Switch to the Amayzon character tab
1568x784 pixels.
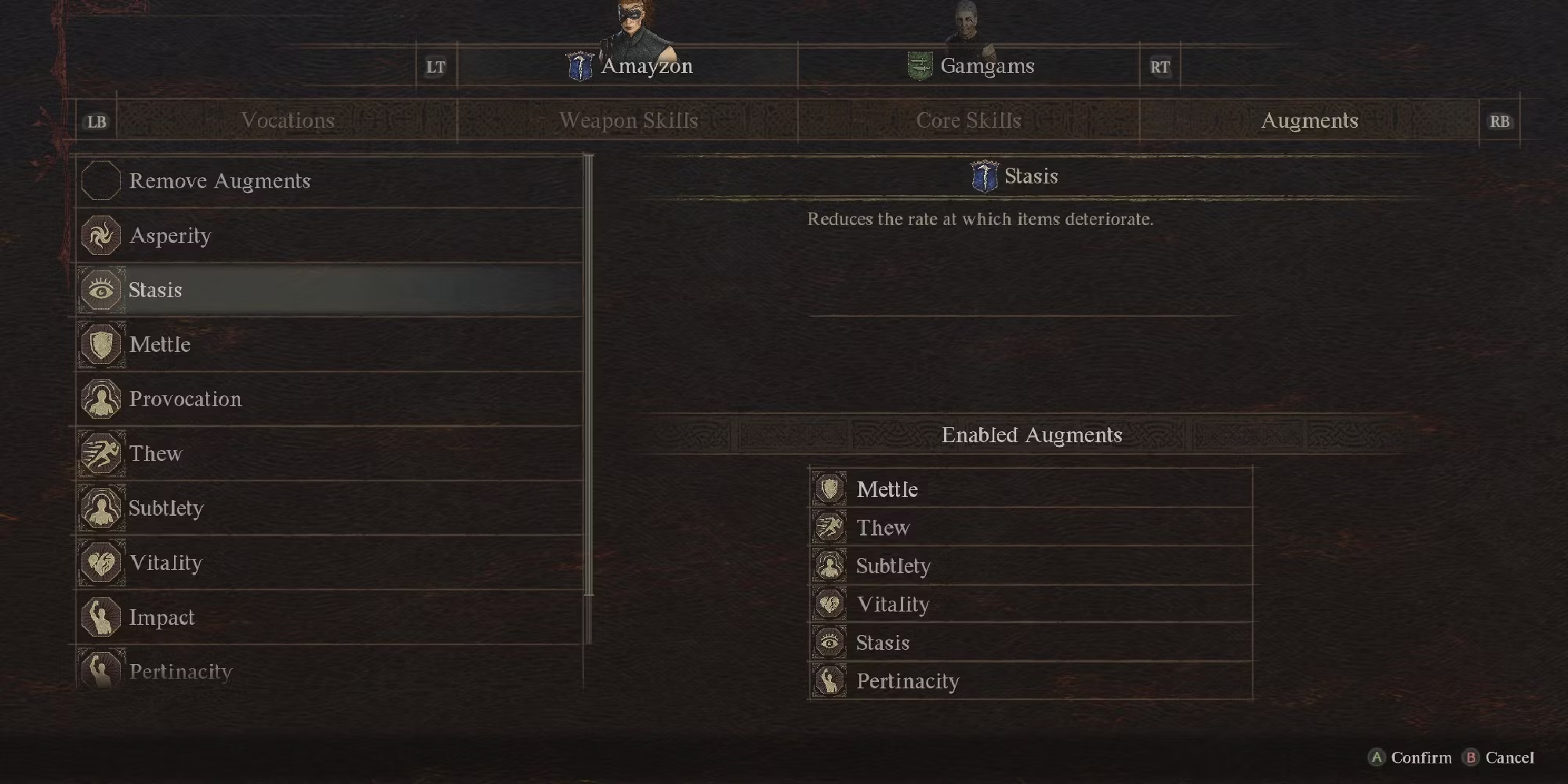[629, 66]
